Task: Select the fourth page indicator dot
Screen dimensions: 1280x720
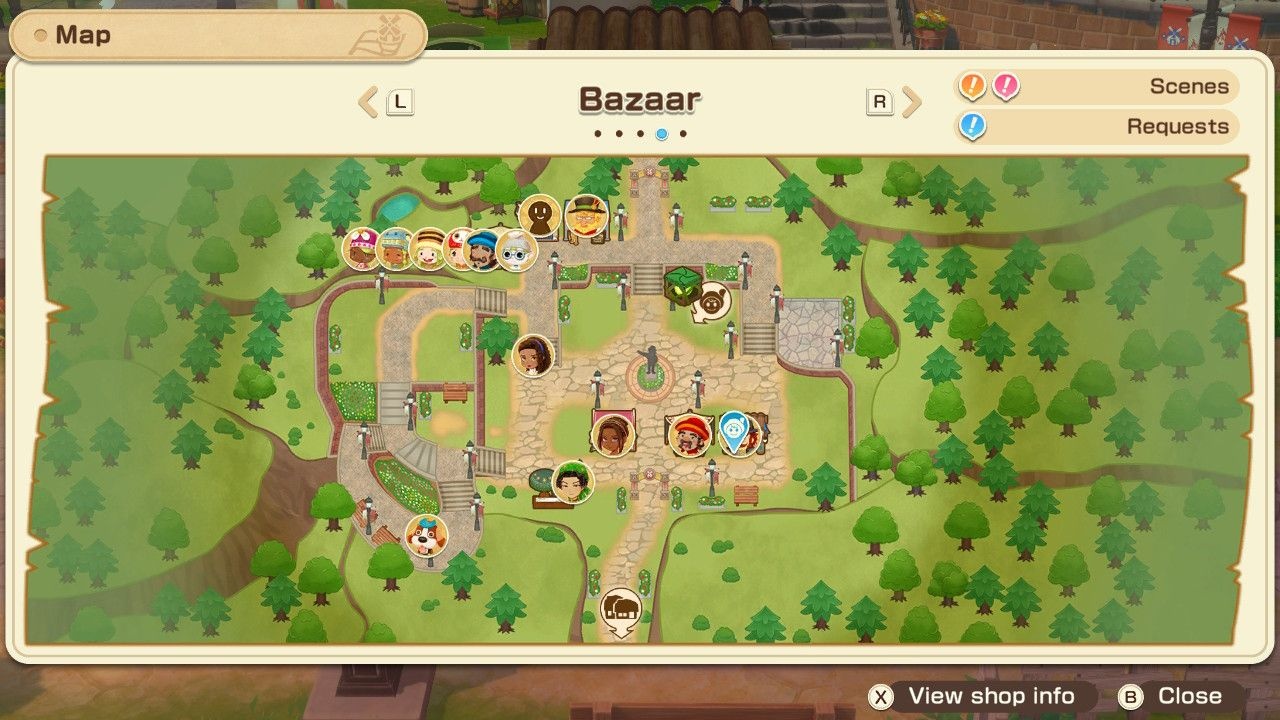Action: click(661, 133)
